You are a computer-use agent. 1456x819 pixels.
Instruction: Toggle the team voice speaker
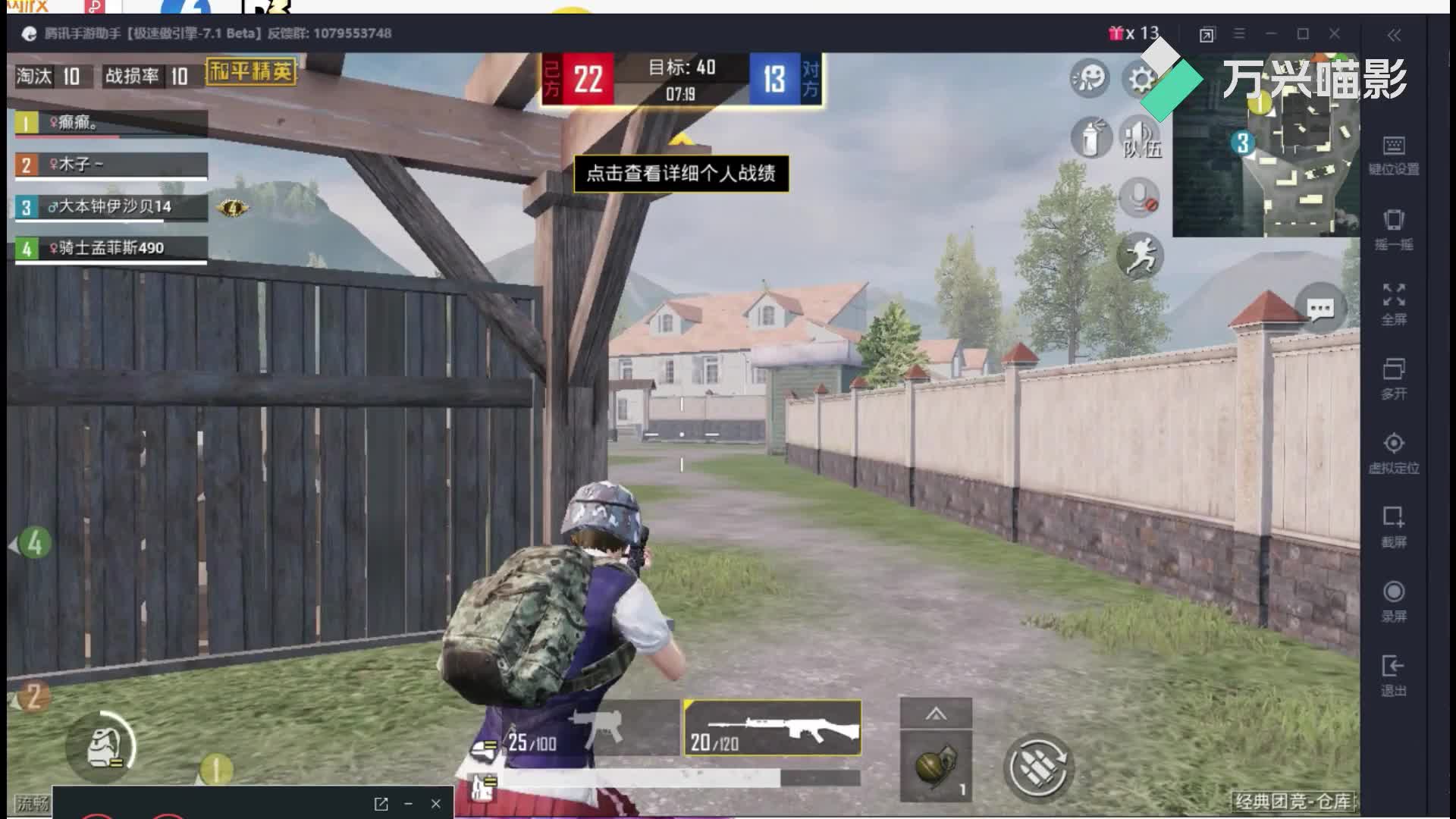tap(1139, 137)
